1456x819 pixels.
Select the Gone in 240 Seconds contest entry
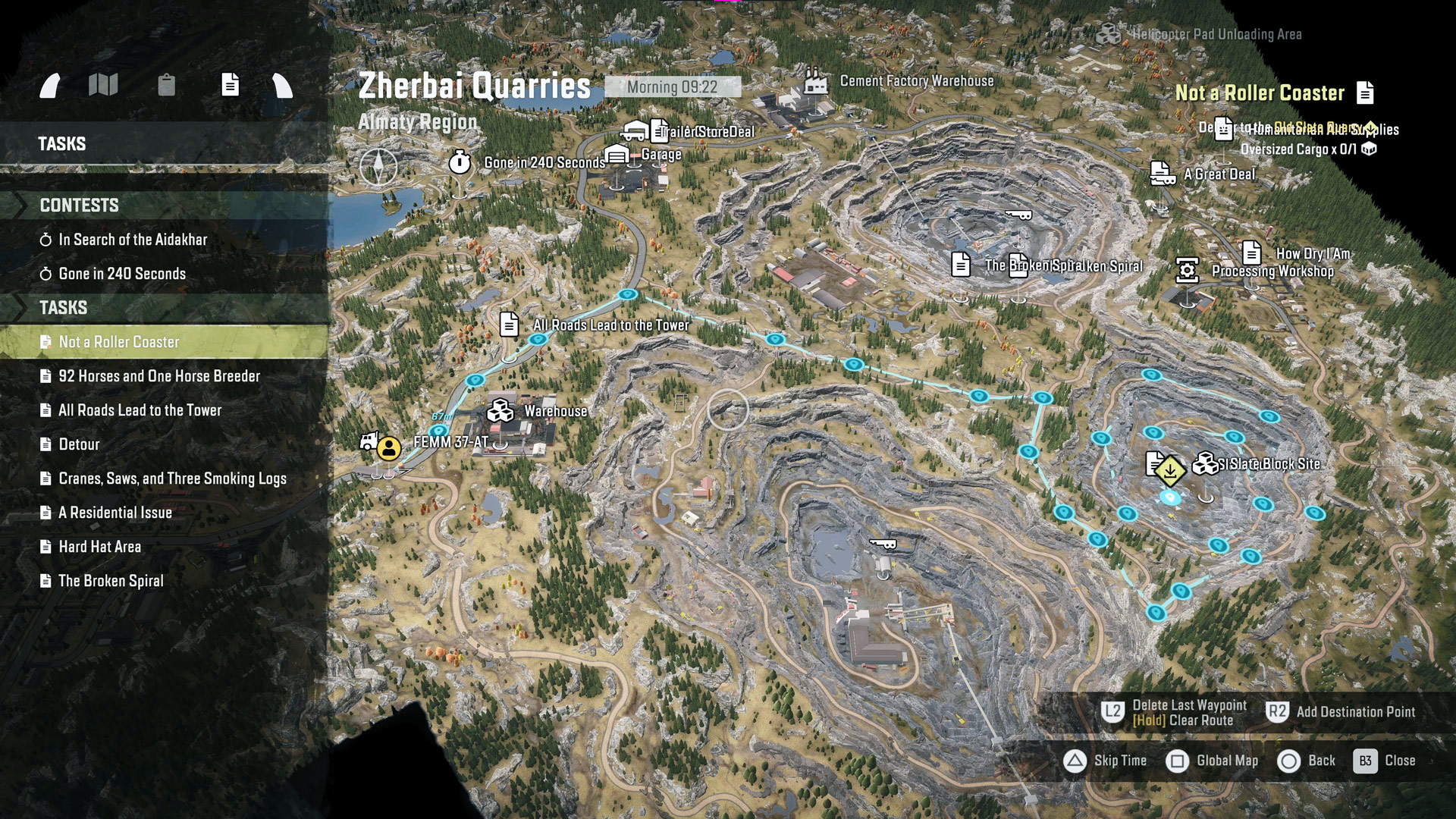[122, 274]
